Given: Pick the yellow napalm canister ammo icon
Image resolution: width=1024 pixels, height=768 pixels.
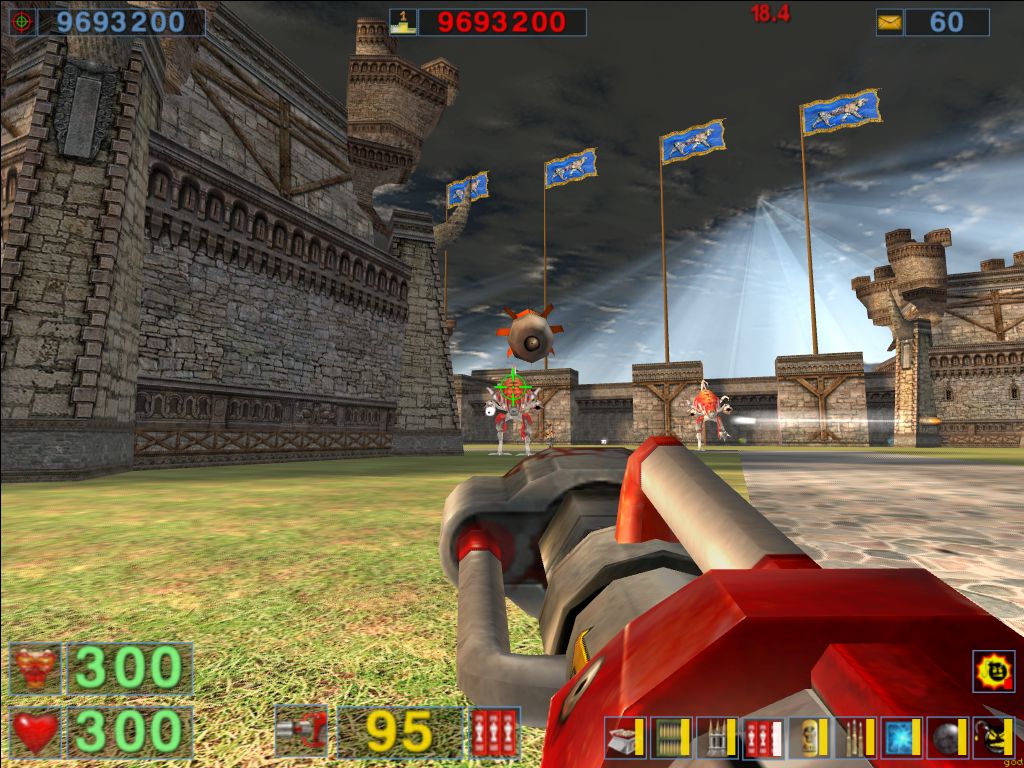Looking at the screenshot, I should 806,737.
